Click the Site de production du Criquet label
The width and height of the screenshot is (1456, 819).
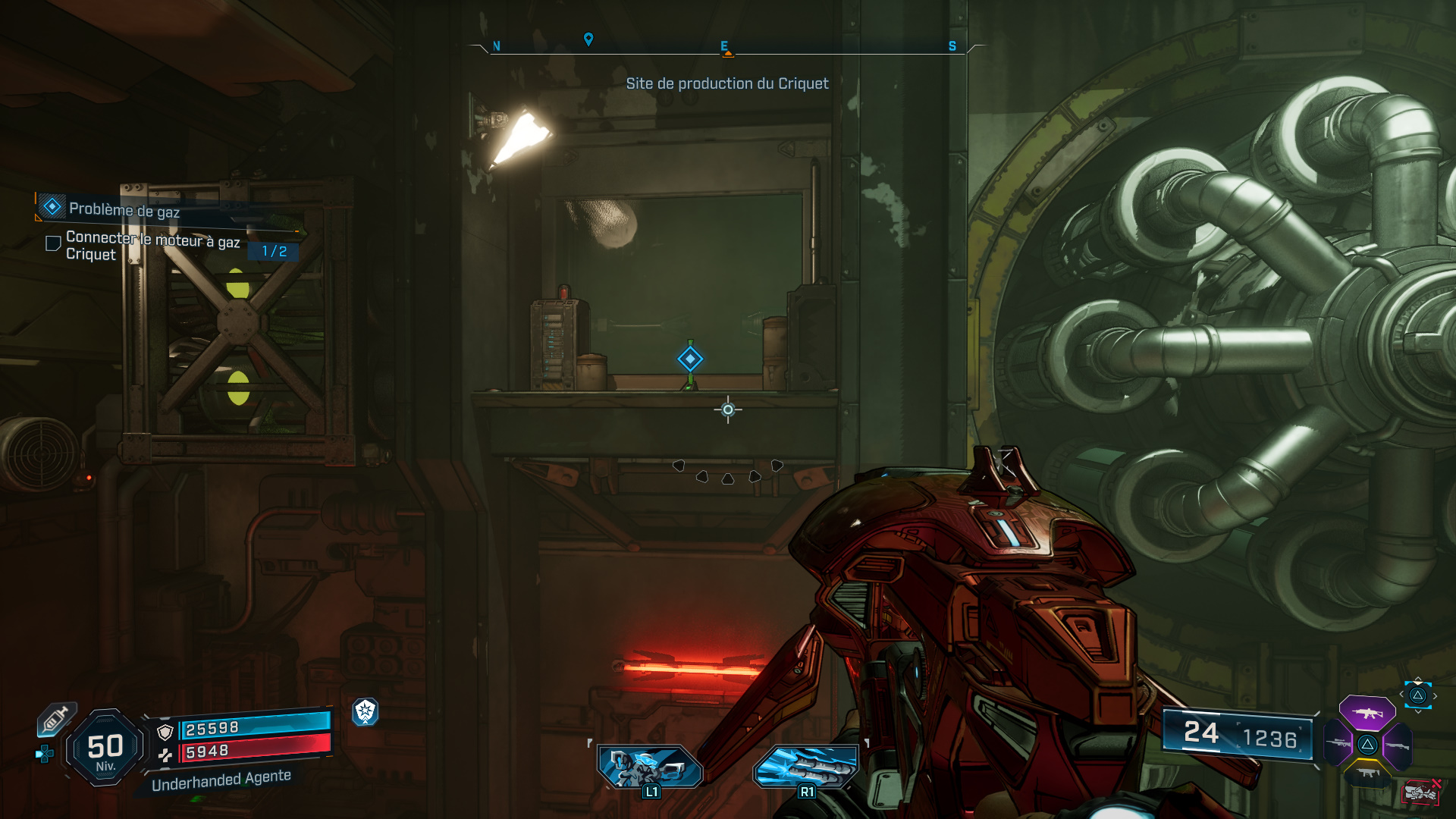pos(726,84)
